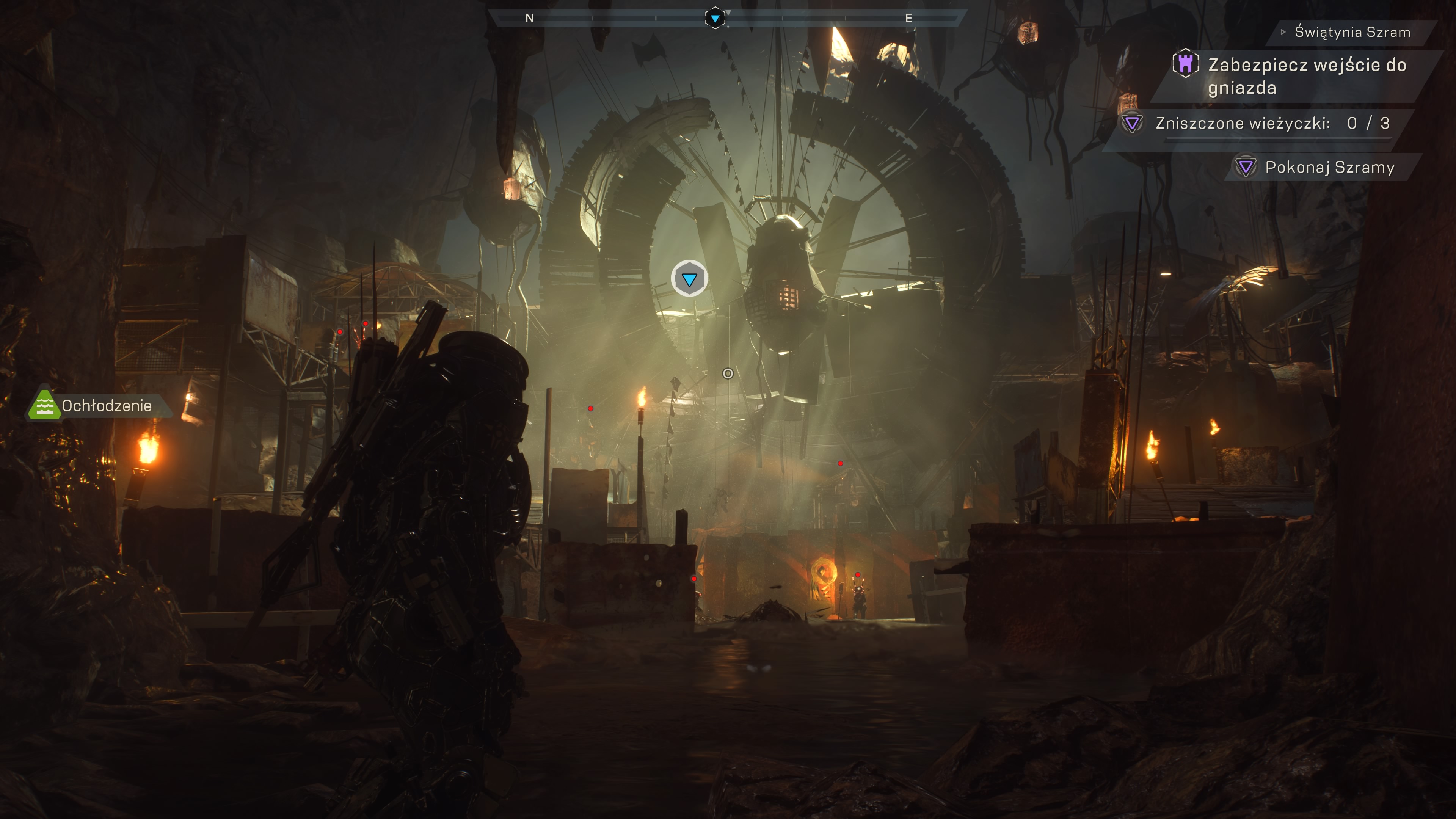Screen dimensions: 1456x819
Task: Choose the Pokonaj Szramy objective
Action: (x=1329, y=167)
